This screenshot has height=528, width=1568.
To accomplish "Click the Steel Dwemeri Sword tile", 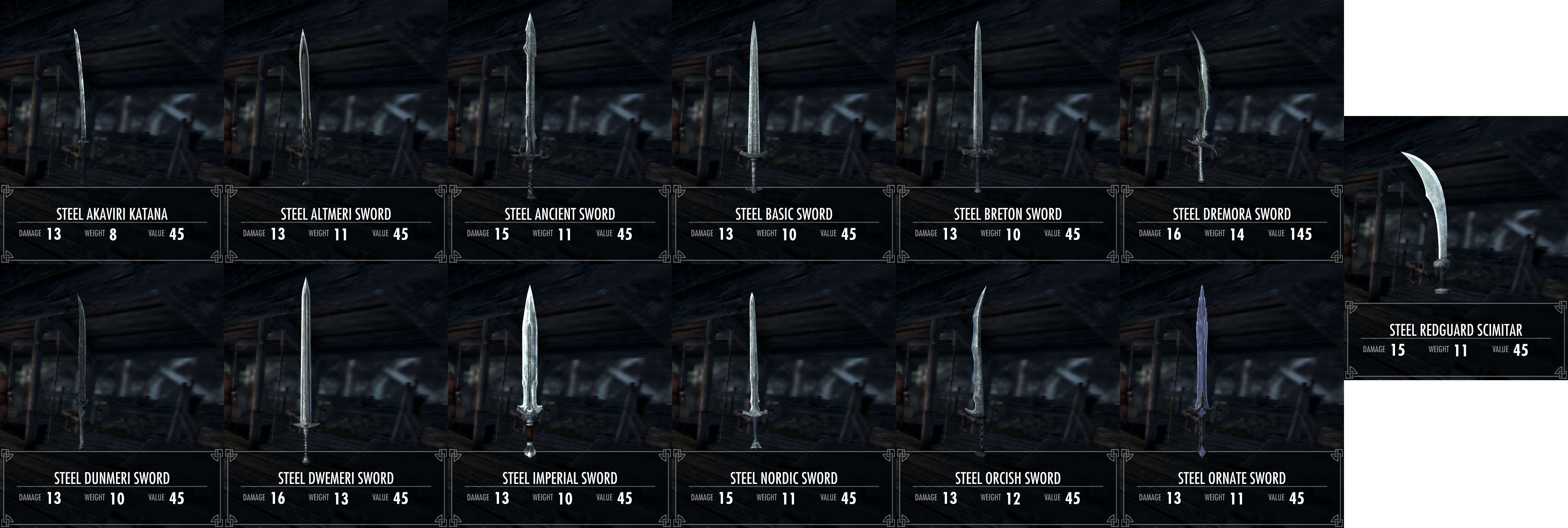I will (336, 396).
